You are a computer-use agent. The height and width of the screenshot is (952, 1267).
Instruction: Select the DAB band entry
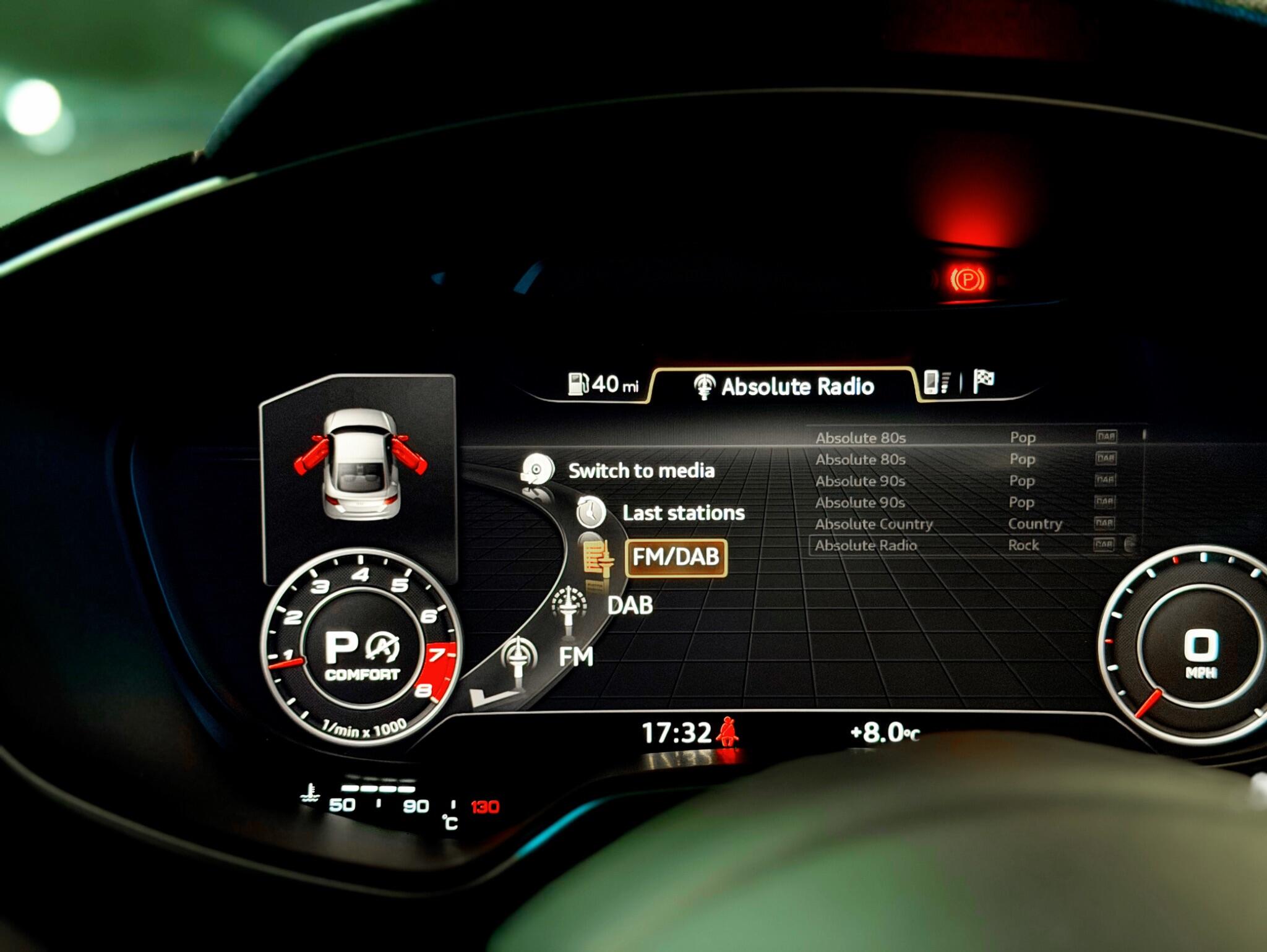click(x=630, y=605)
